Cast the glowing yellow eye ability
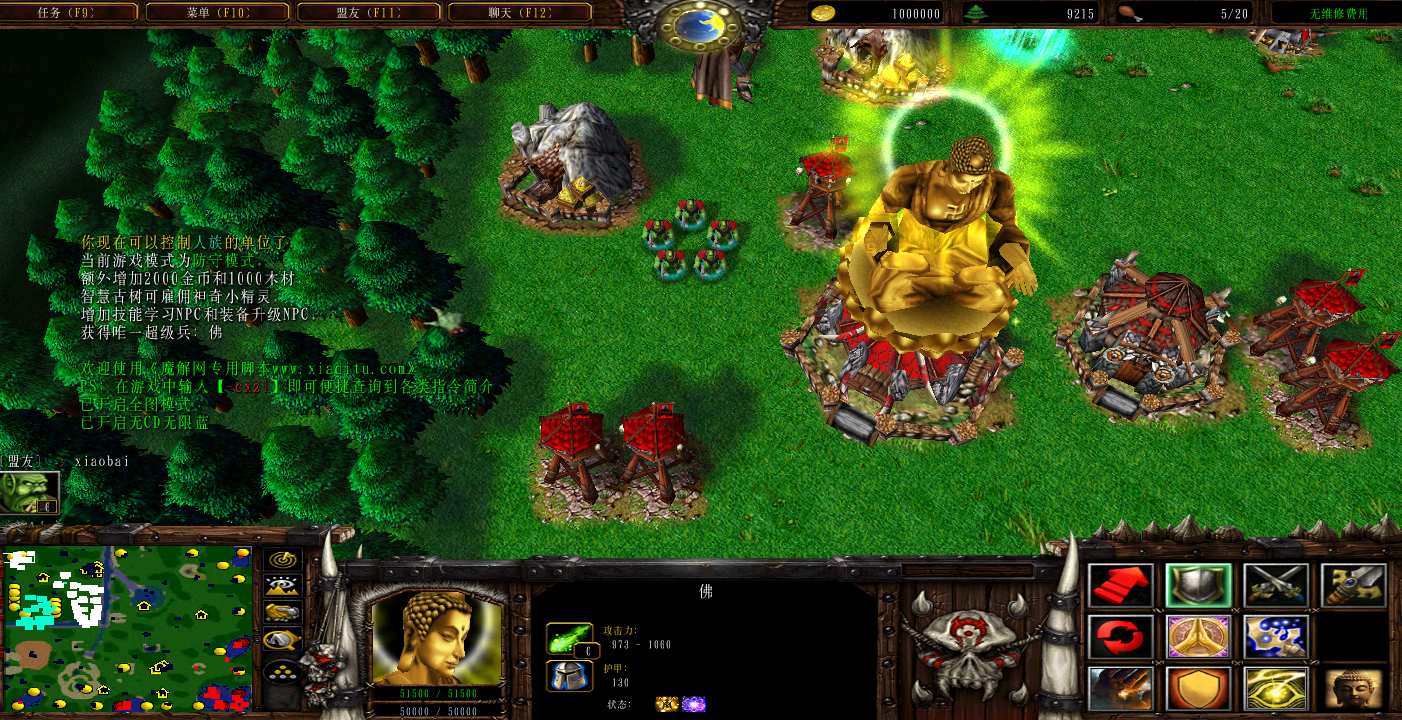This screenshot has height=720, width=1402. click(1276, 689)
